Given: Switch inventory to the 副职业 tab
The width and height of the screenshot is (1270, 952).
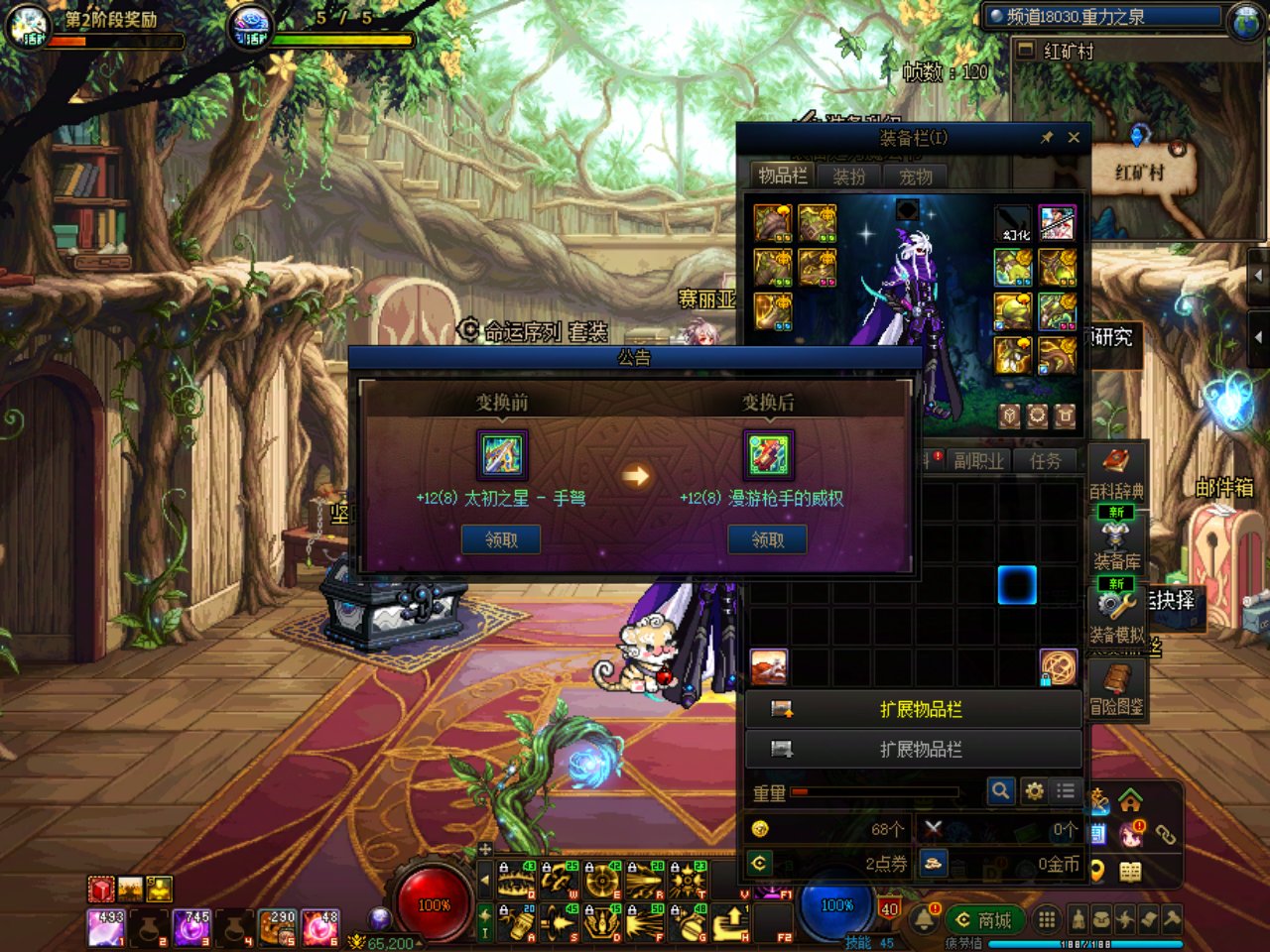Looking at the screenshot, I should pyautogui.click(x=978, y=460).
